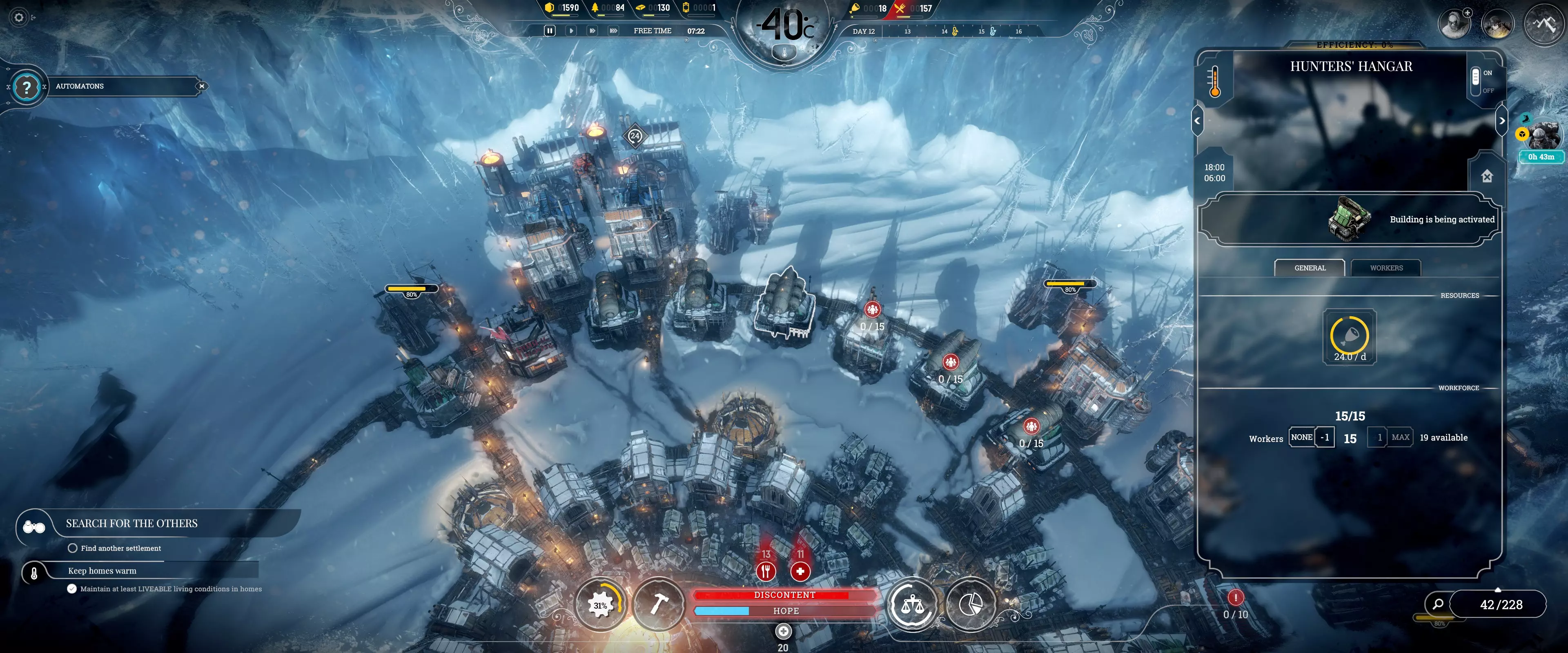Viewport: 1568px width, 653px height.
Task: Switch to the Workers tab
Action: [x=1386, y=268]
